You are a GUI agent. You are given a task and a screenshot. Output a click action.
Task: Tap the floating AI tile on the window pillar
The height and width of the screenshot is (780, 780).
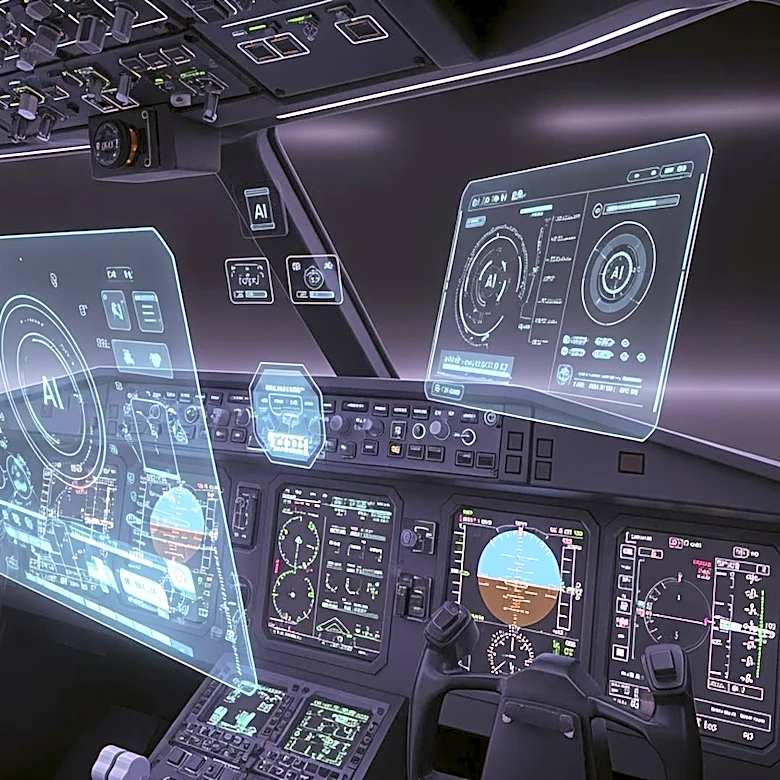pyautogui.click(x=260, y=211)
